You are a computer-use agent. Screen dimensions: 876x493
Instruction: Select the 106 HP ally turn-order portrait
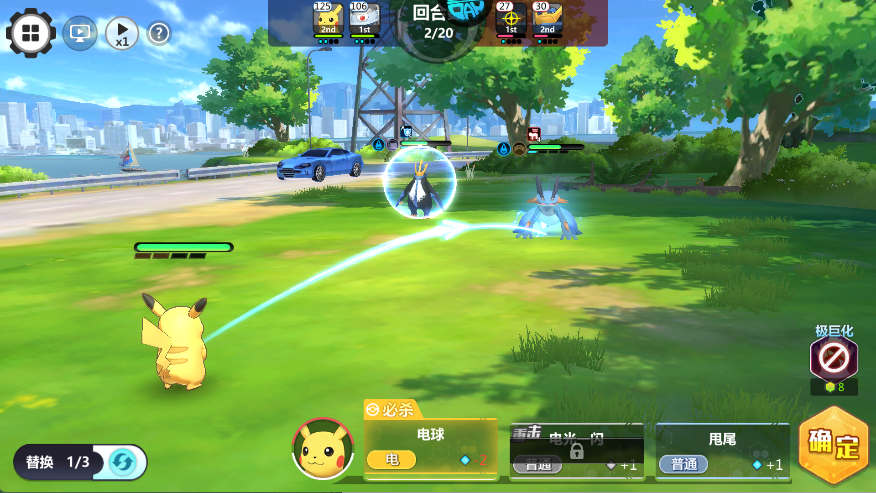(x=365, y=20)
